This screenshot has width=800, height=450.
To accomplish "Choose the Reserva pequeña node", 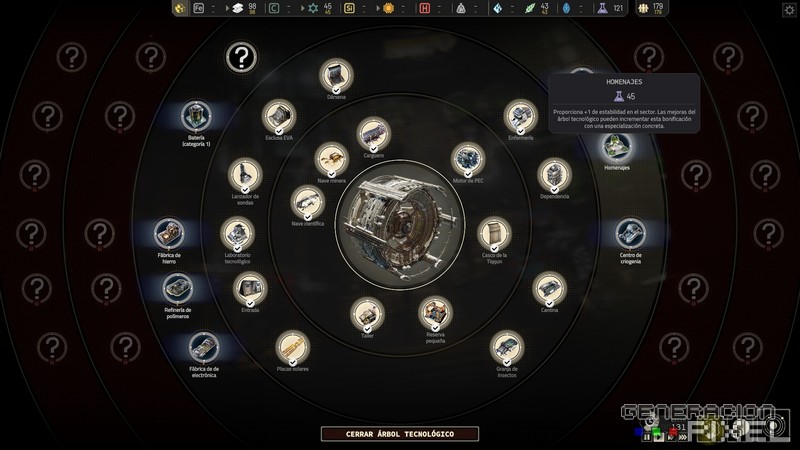I will tap(434, 312).
